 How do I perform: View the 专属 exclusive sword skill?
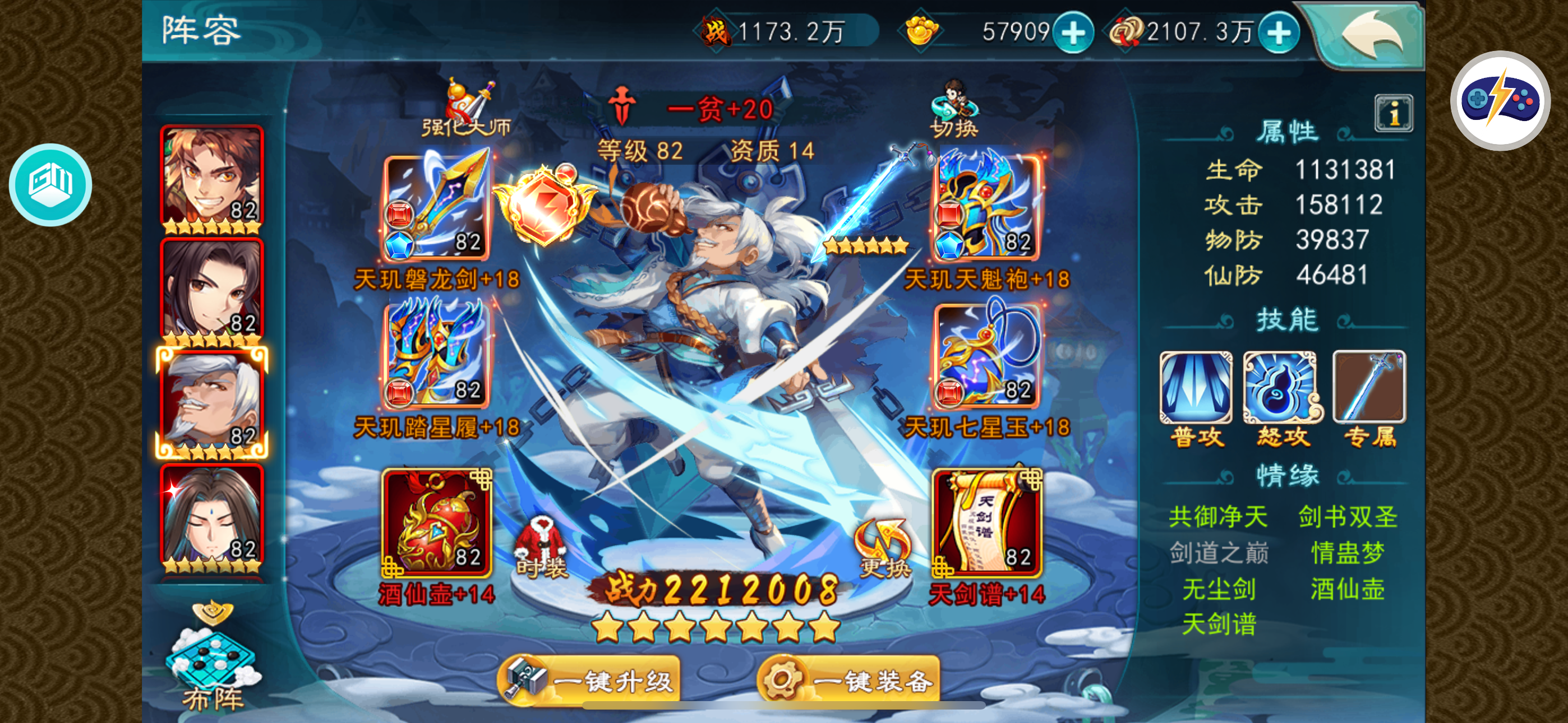[x=1369, y=388]
